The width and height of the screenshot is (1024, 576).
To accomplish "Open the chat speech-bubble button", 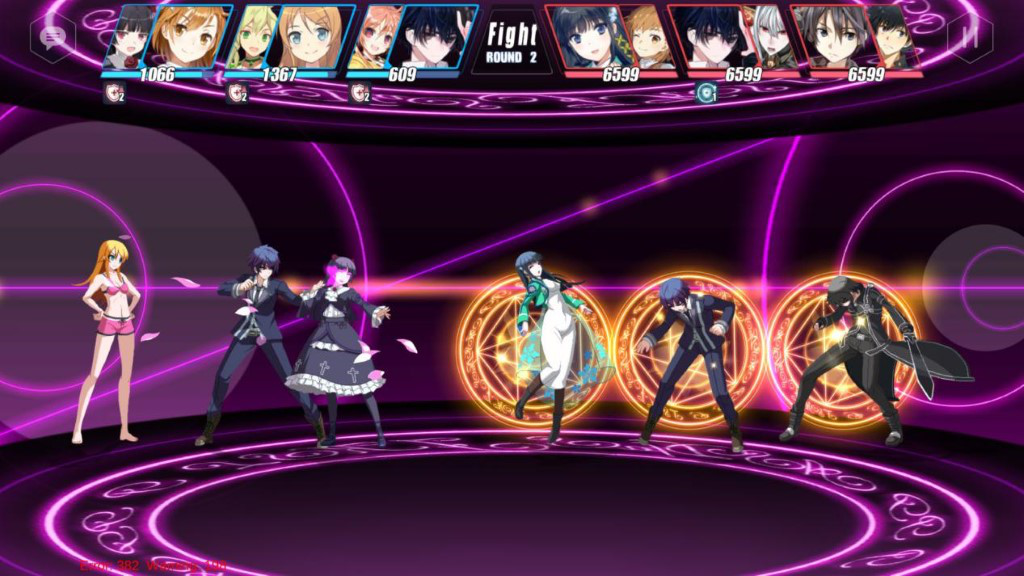I will pyautogui.click(x=52, y=38).
